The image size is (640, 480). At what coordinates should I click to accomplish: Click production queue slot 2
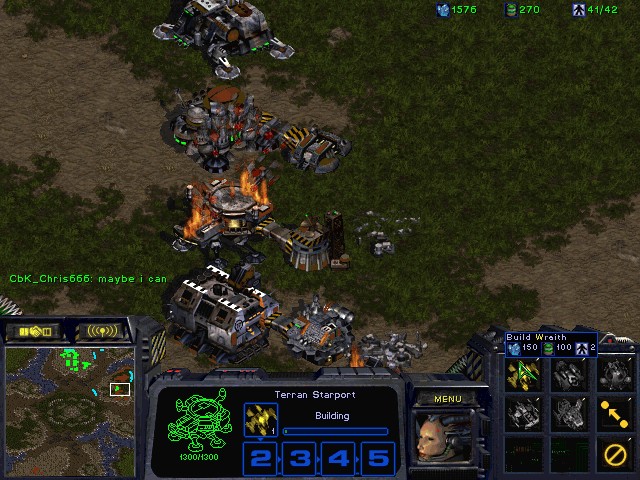(260, 458)
